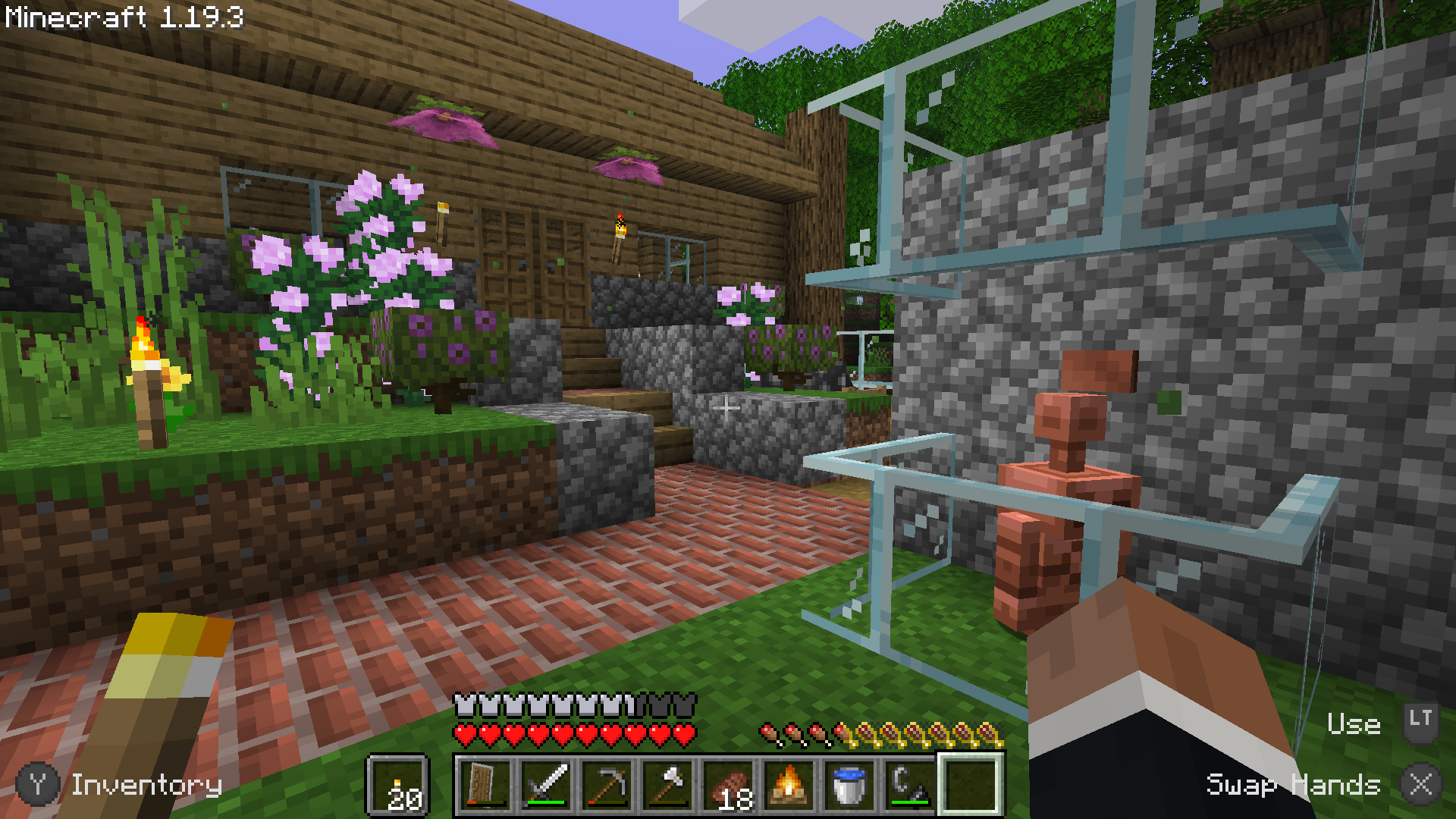Screen dimensions: 1456x819
Task: Click the half armor icon in the armor bar
Action: click(635, 704)
